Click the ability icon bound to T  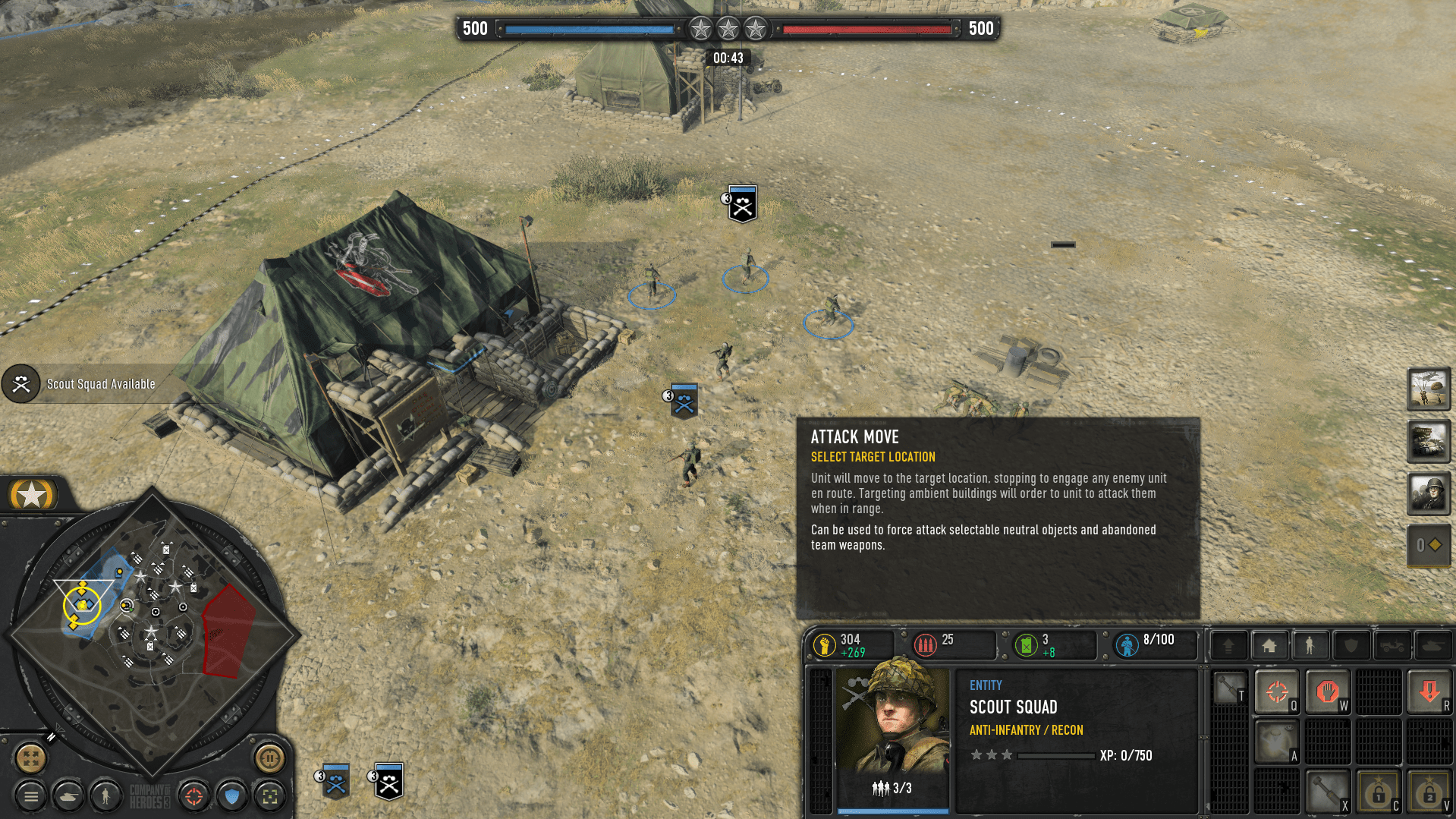pos(1230,687)
